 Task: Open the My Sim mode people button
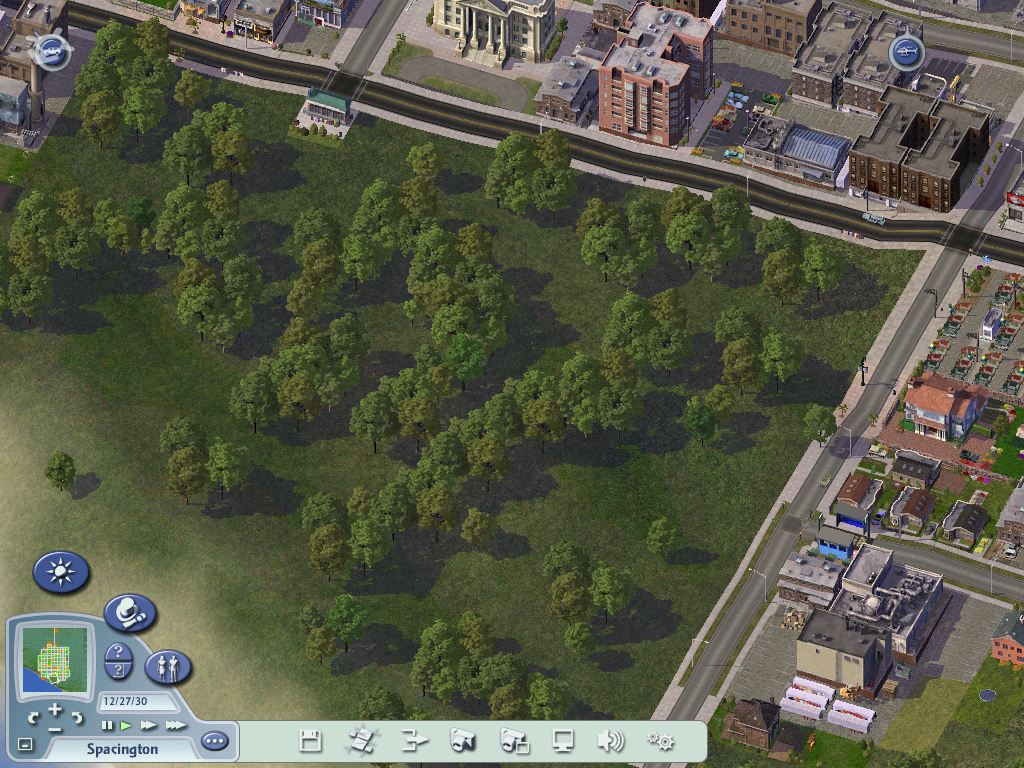coord(168,666)
